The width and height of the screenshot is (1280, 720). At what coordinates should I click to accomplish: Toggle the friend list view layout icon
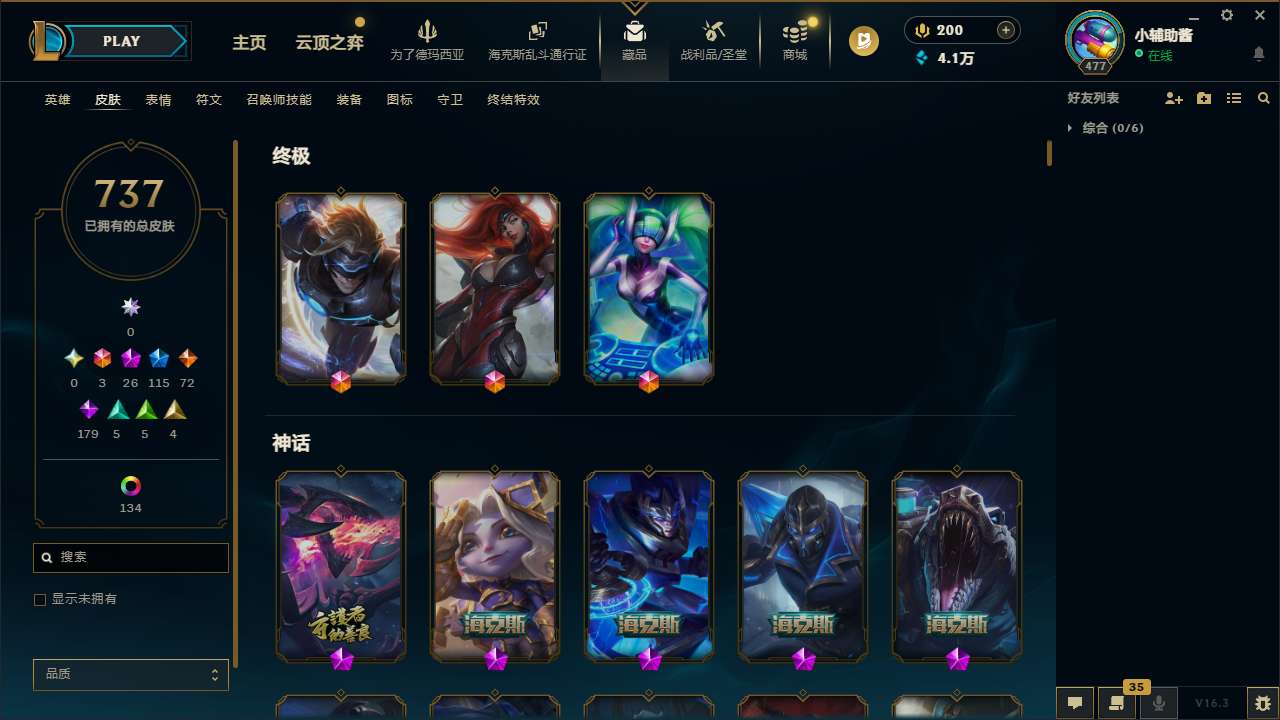click(1234, 97)
